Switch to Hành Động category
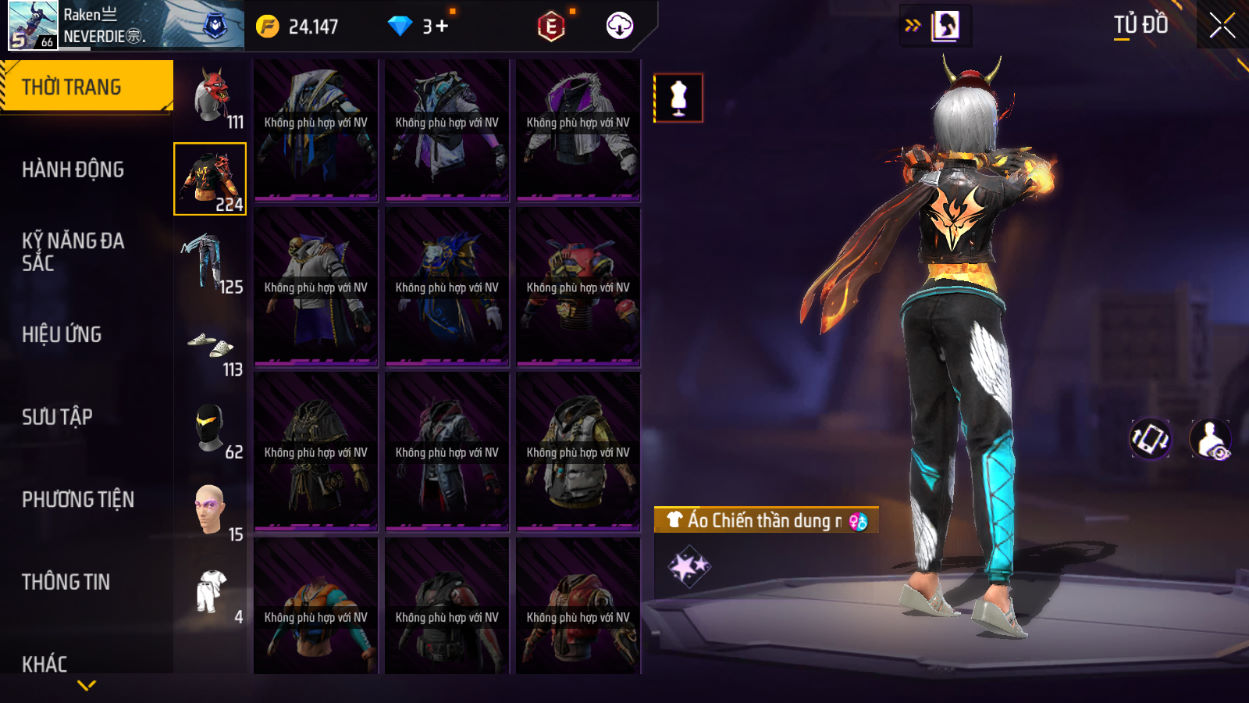The image size is (1249, 703). (74, 170)
